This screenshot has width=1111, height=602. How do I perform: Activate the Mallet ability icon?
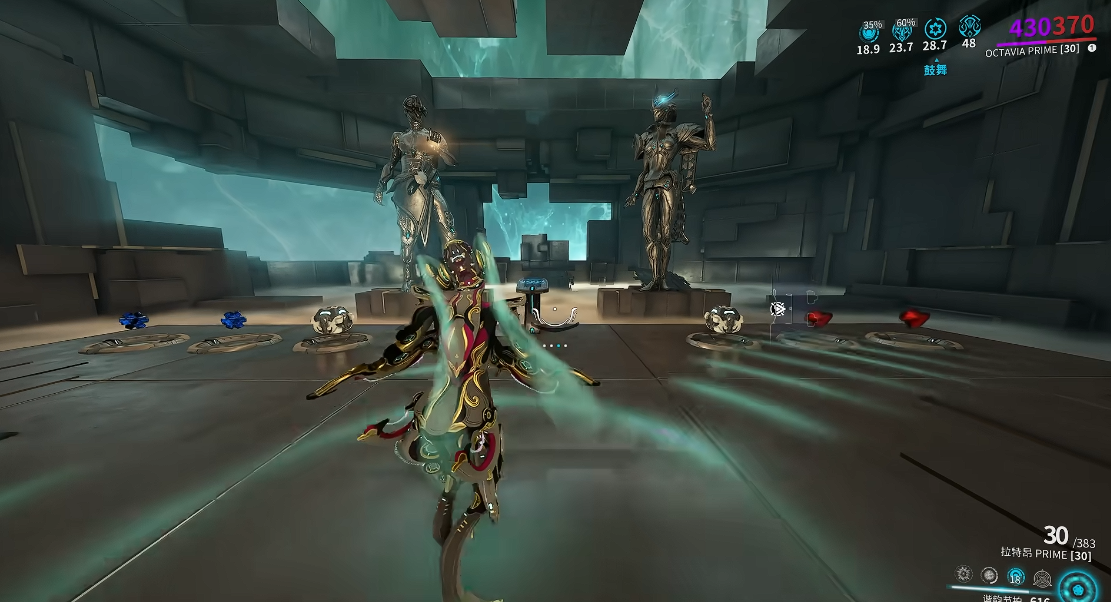[x=964, y=575]
